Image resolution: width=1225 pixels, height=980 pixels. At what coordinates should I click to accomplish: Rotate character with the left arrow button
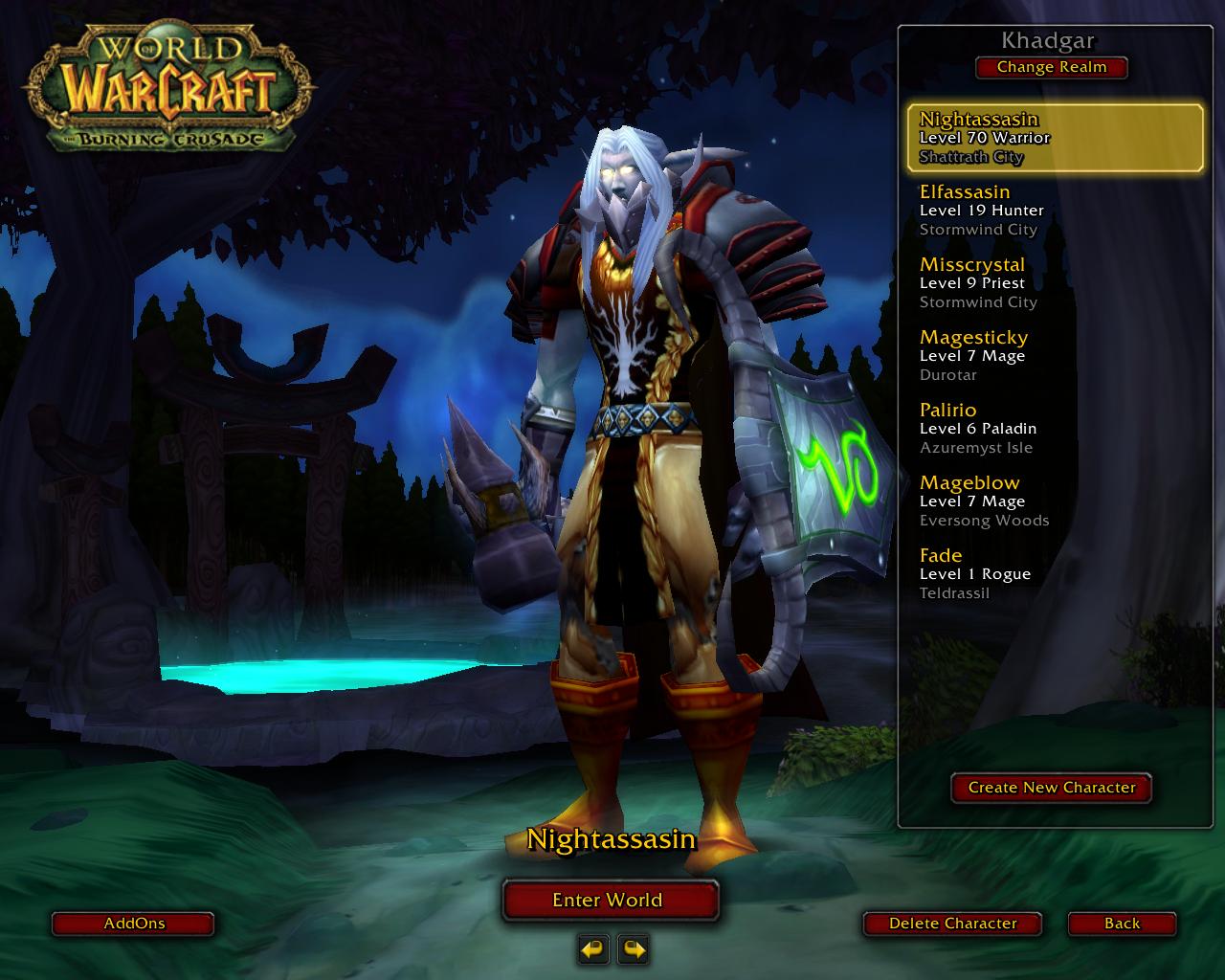coord(593,949)
